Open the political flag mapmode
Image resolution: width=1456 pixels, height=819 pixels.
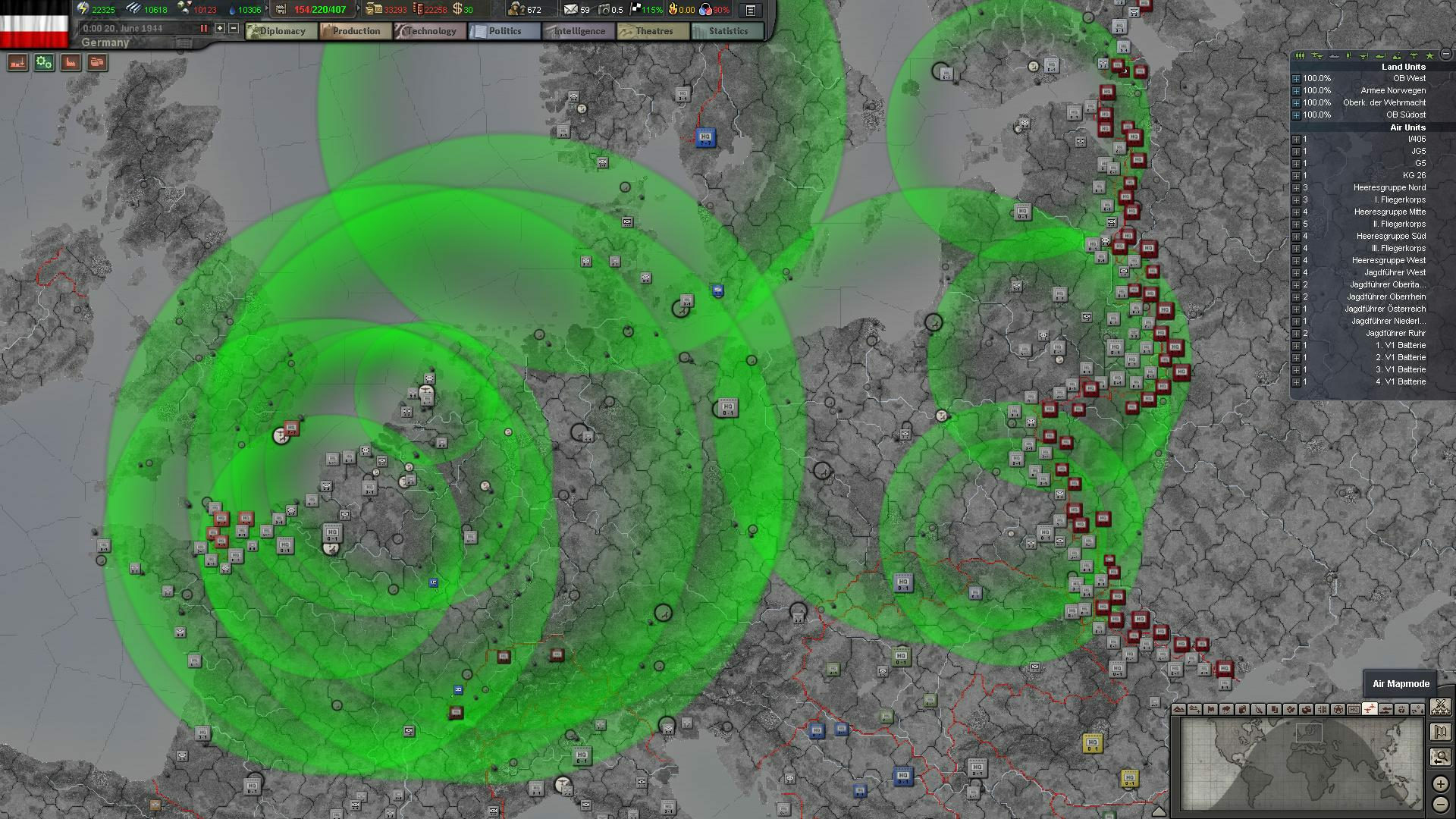1212,711
